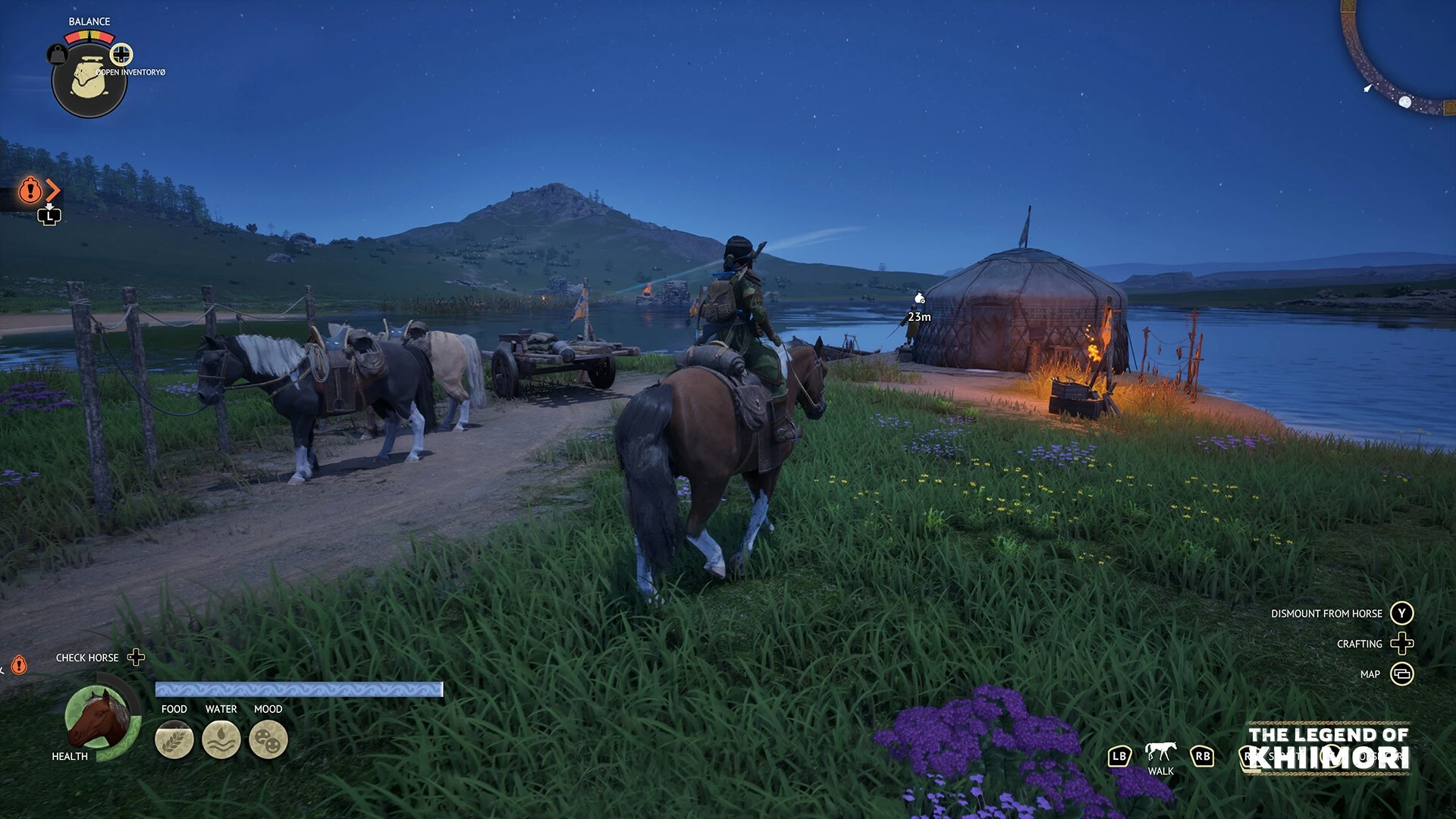Click the orange alert notification on left edge
The image size is (1456, 819).
click(30, 190)
